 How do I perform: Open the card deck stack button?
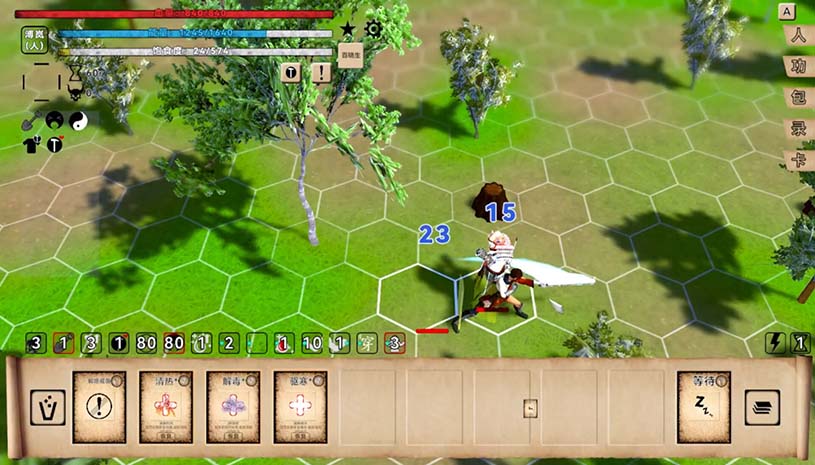tap(762, 407)
